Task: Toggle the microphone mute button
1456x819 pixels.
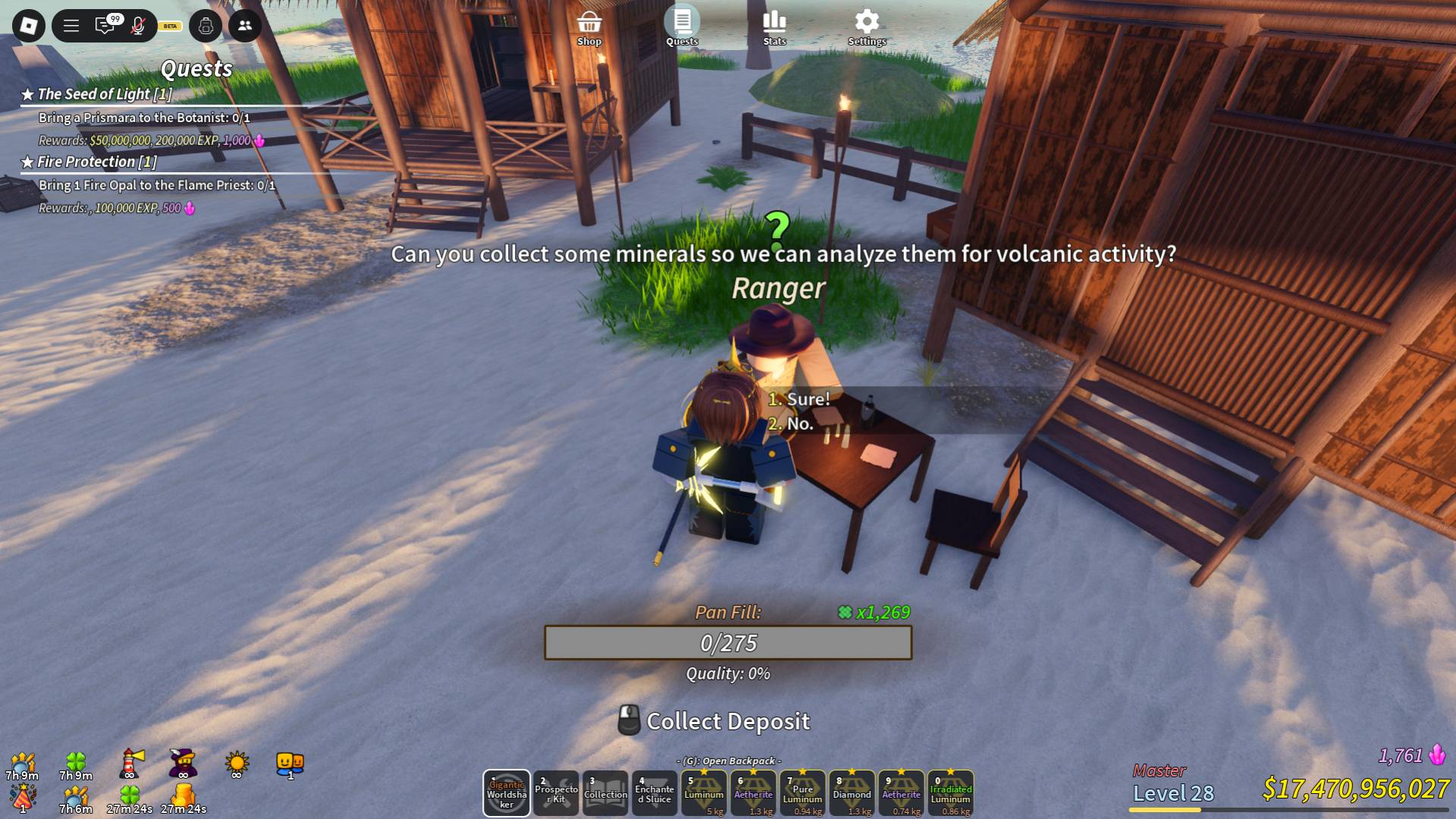Action: [136, 26]
